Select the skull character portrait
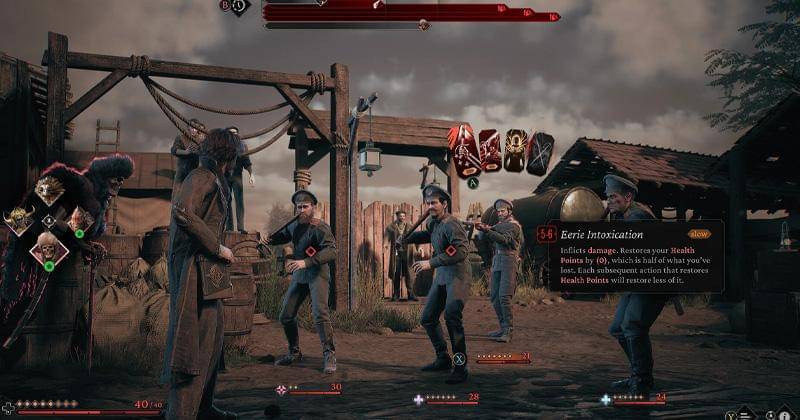800x420 pixels. [49, 248]
